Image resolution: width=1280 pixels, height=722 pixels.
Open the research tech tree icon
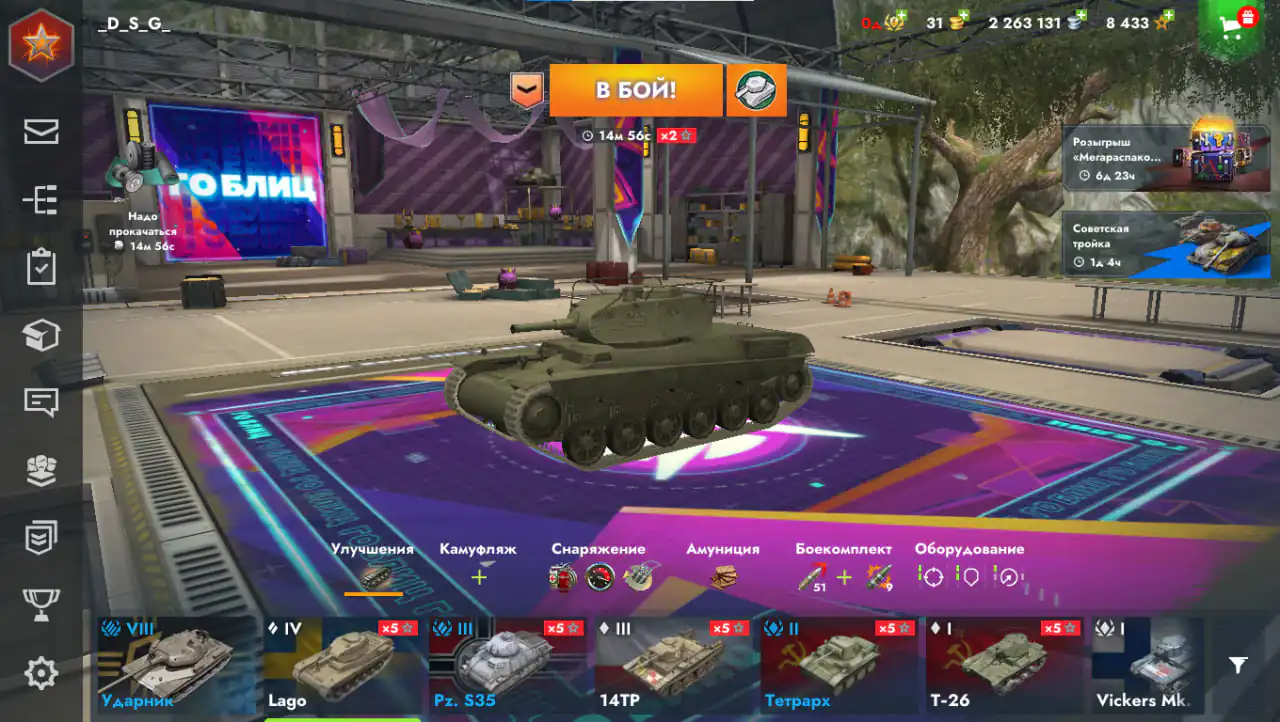pos(41,199)
